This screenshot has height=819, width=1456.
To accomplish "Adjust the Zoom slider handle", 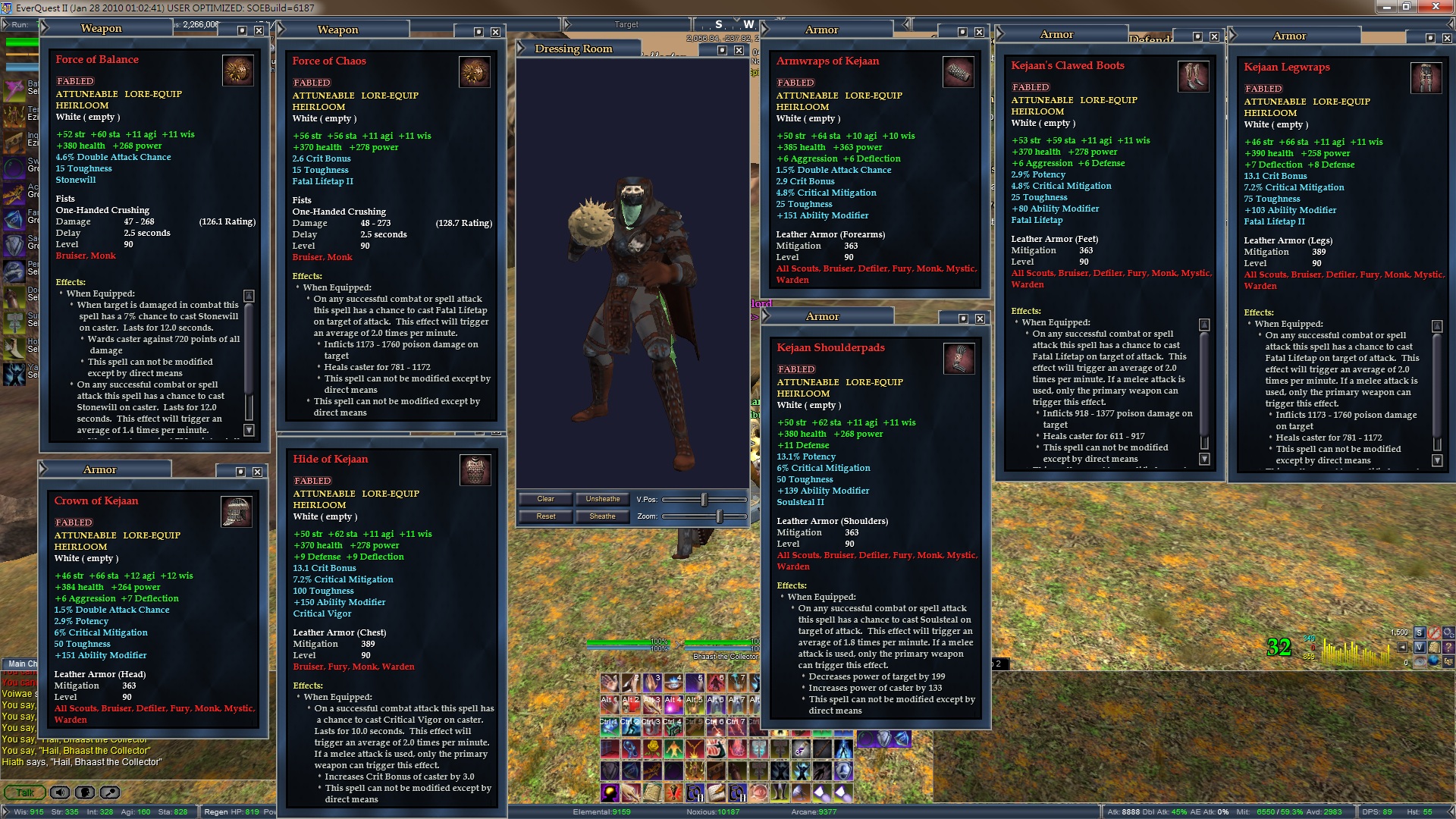I will (719, 516).
